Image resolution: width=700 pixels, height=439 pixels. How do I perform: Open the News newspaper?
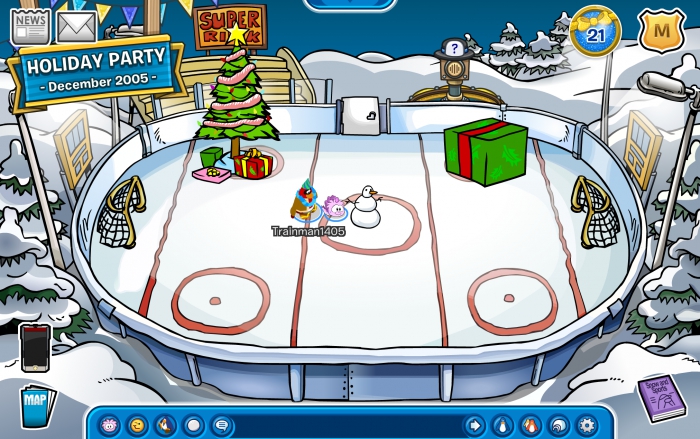(x=30, y=25)
